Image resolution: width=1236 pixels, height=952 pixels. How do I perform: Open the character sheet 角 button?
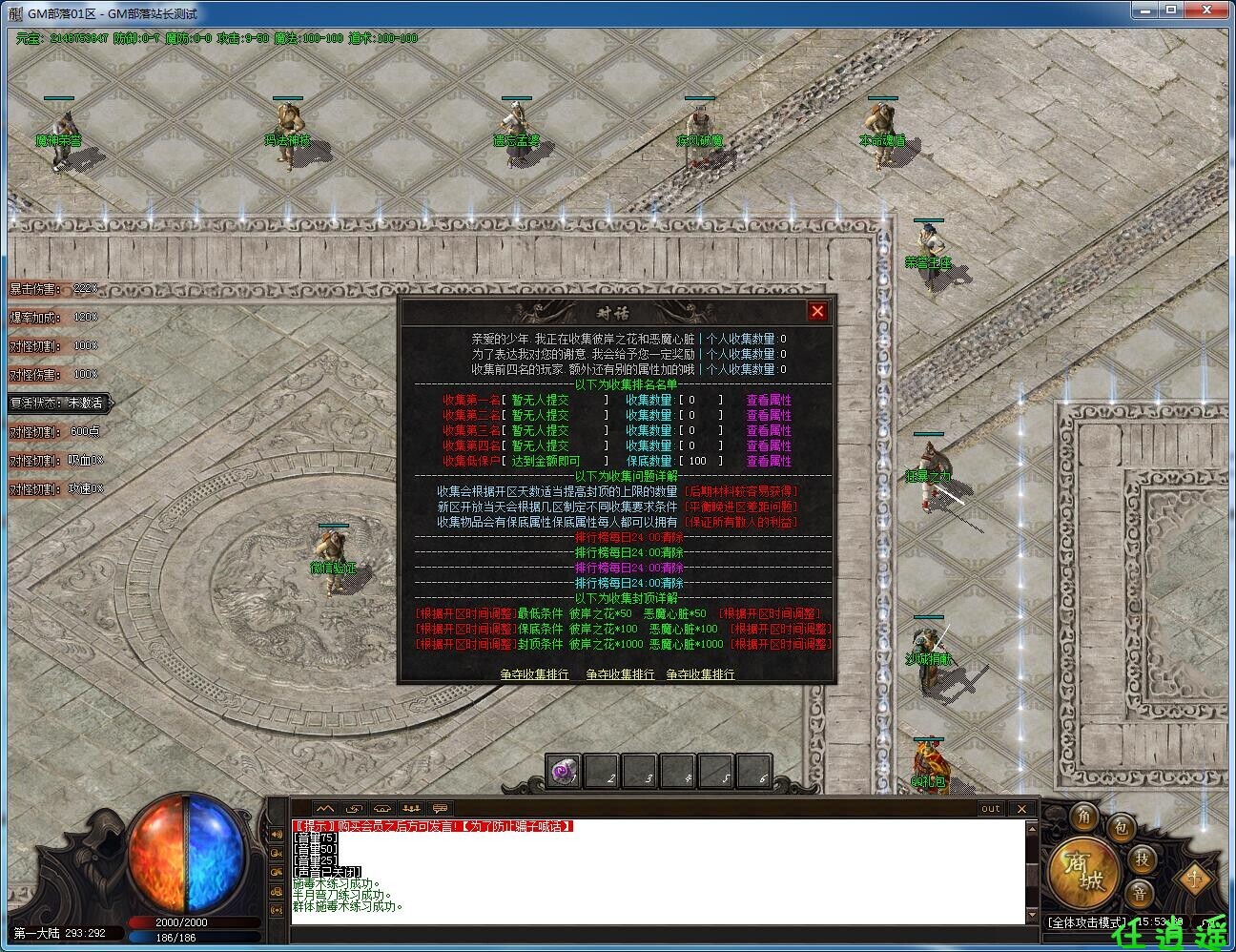click(x=1084, y=817)
